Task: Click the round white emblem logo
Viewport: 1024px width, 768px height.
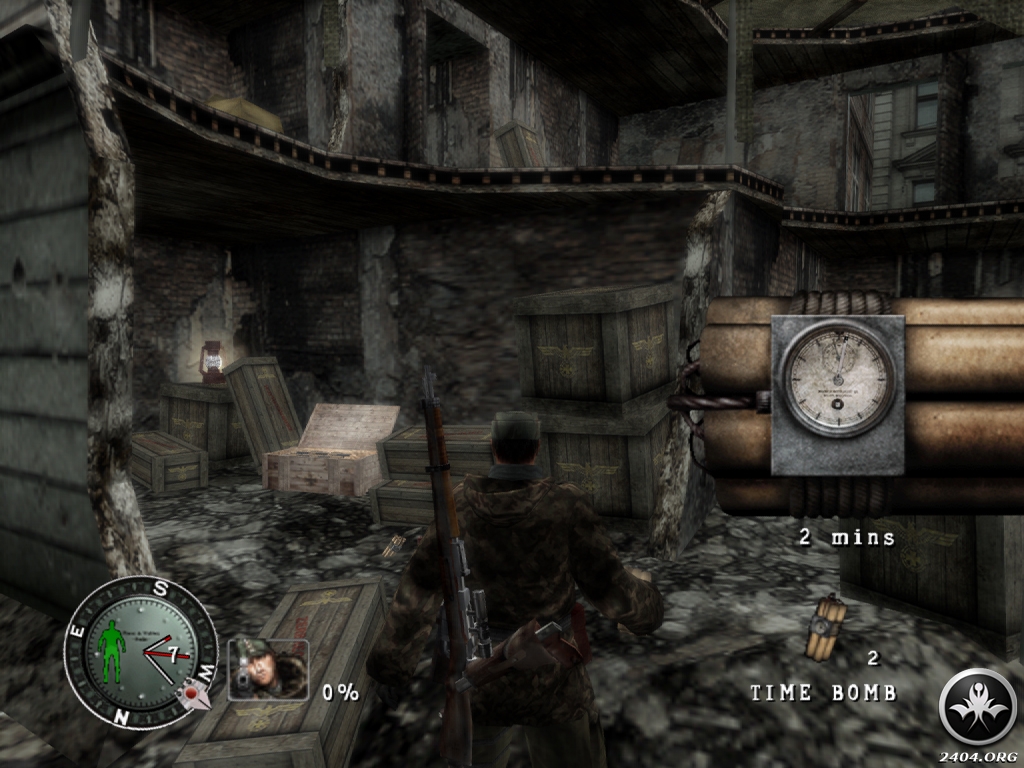Action: point(977,707)
